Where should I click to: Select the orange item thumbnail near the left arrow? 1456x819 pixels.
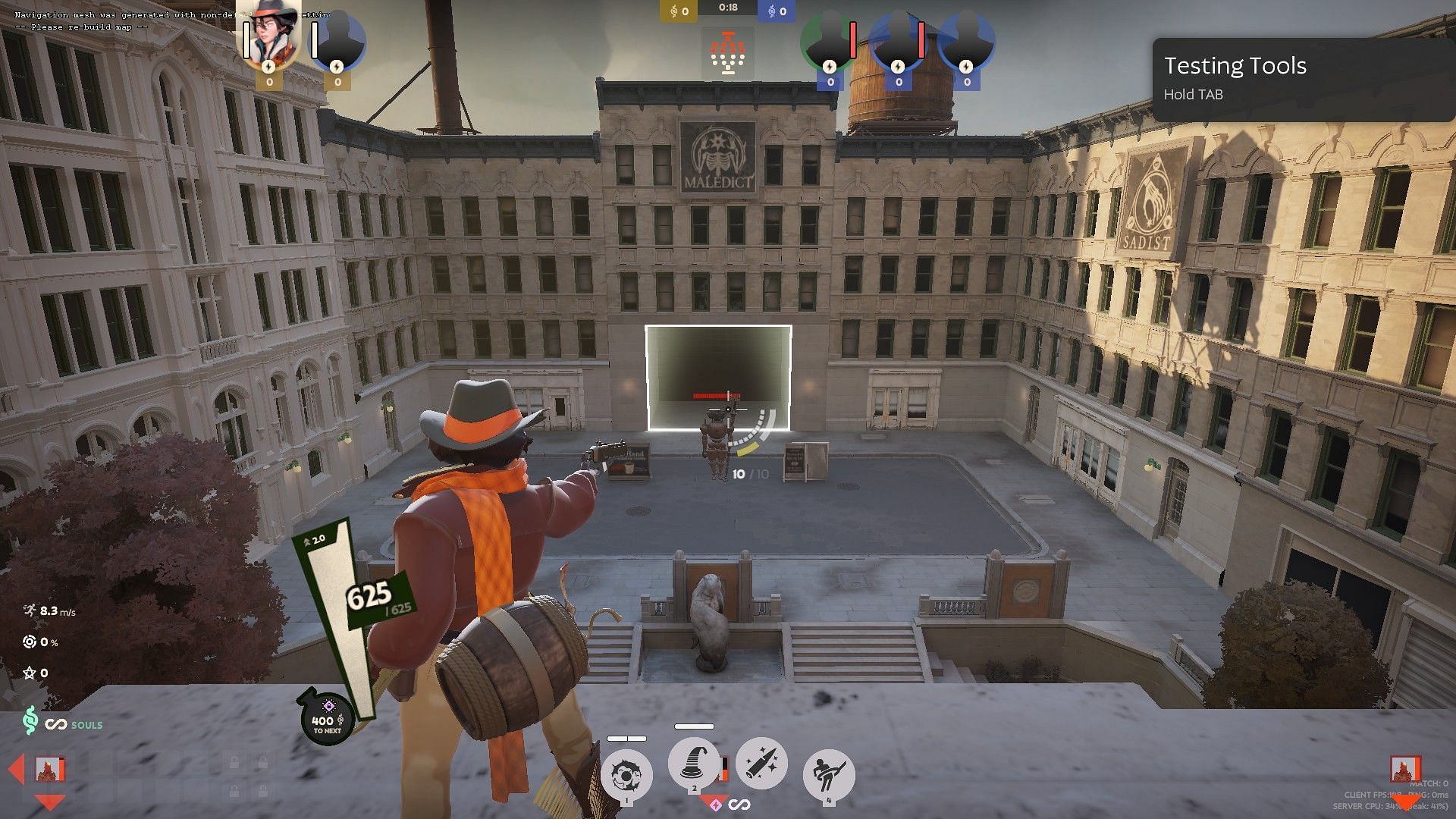tap(50, 770)
